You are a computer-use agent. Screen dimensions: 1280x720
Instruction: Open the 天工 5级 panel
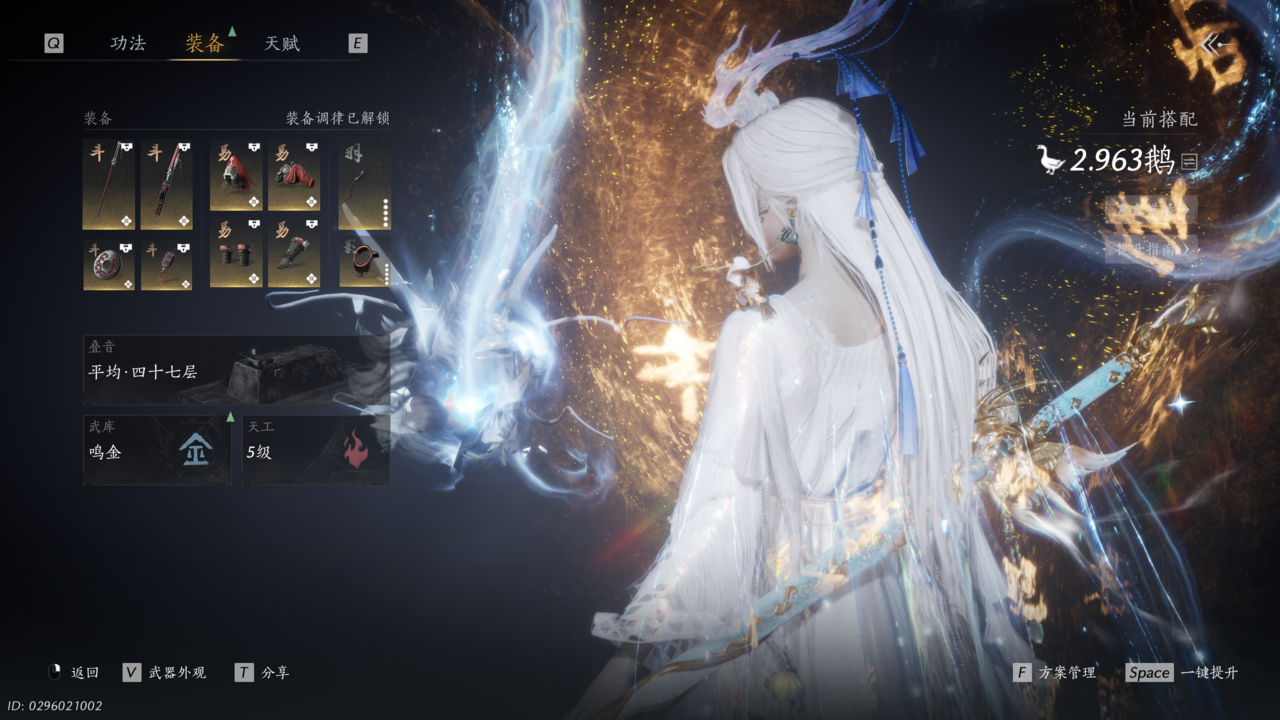315,451
